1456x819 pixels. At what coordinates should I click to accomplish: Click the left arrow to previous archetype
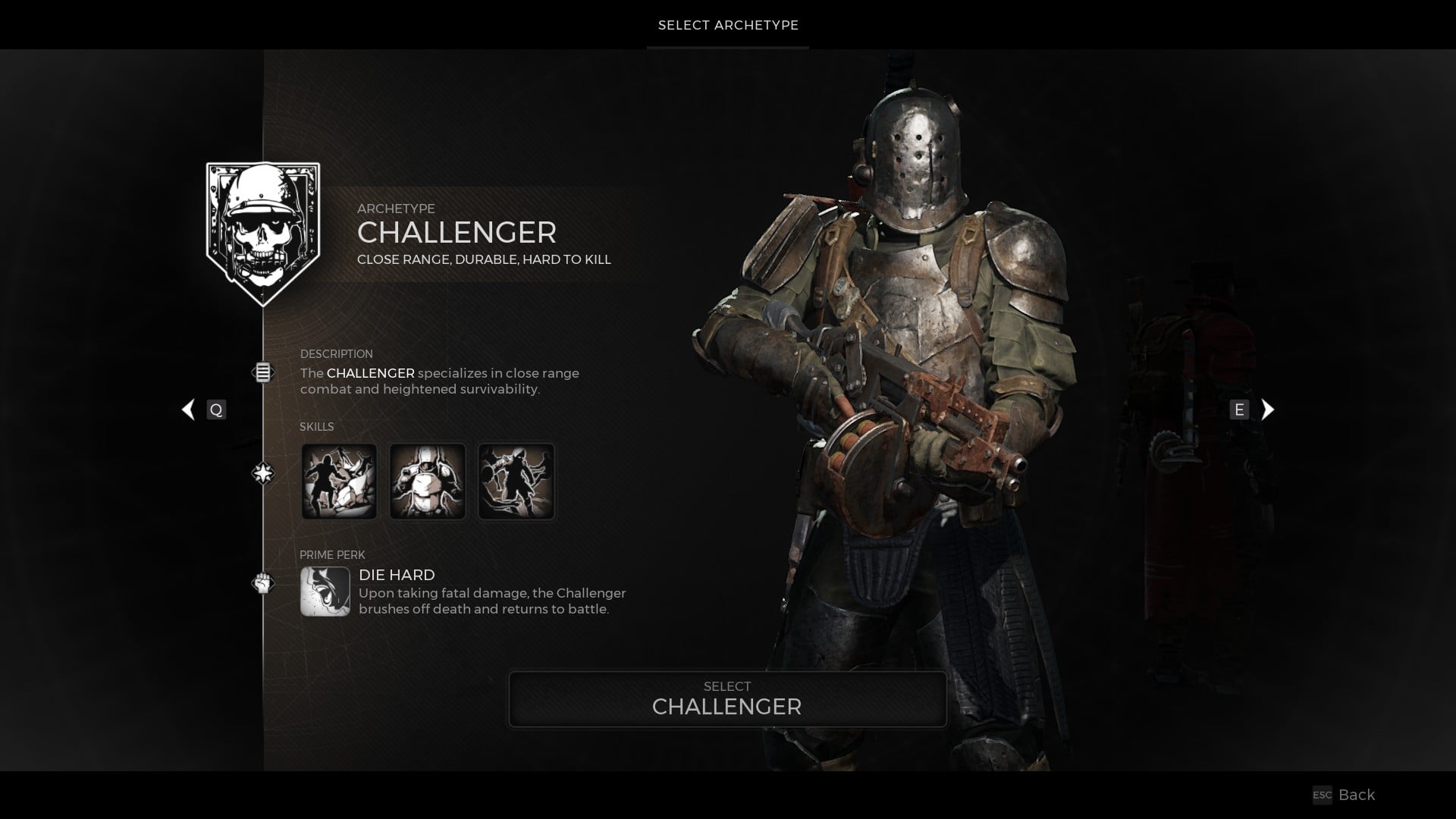(x=187, y=409)
